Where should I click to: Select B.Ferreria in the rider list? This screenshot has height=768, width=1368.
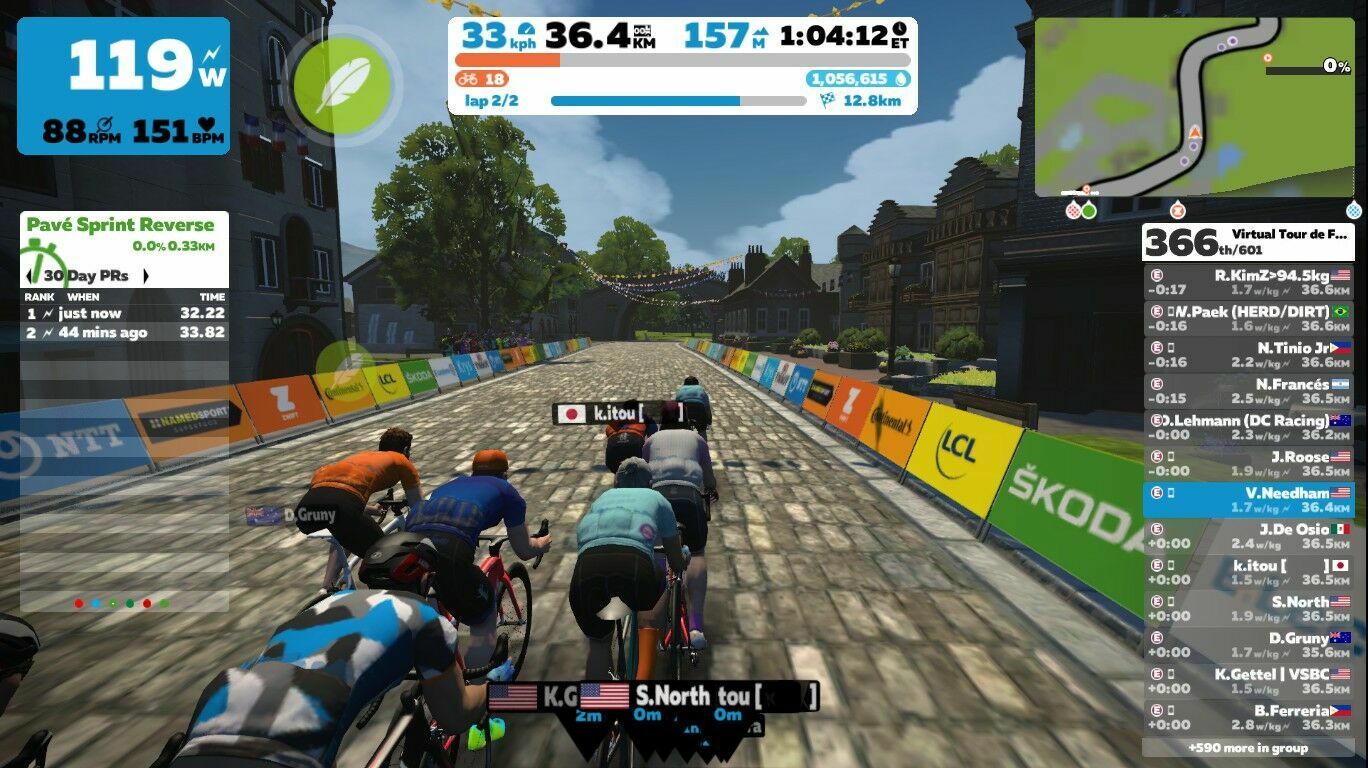[x=1247, y=717]
